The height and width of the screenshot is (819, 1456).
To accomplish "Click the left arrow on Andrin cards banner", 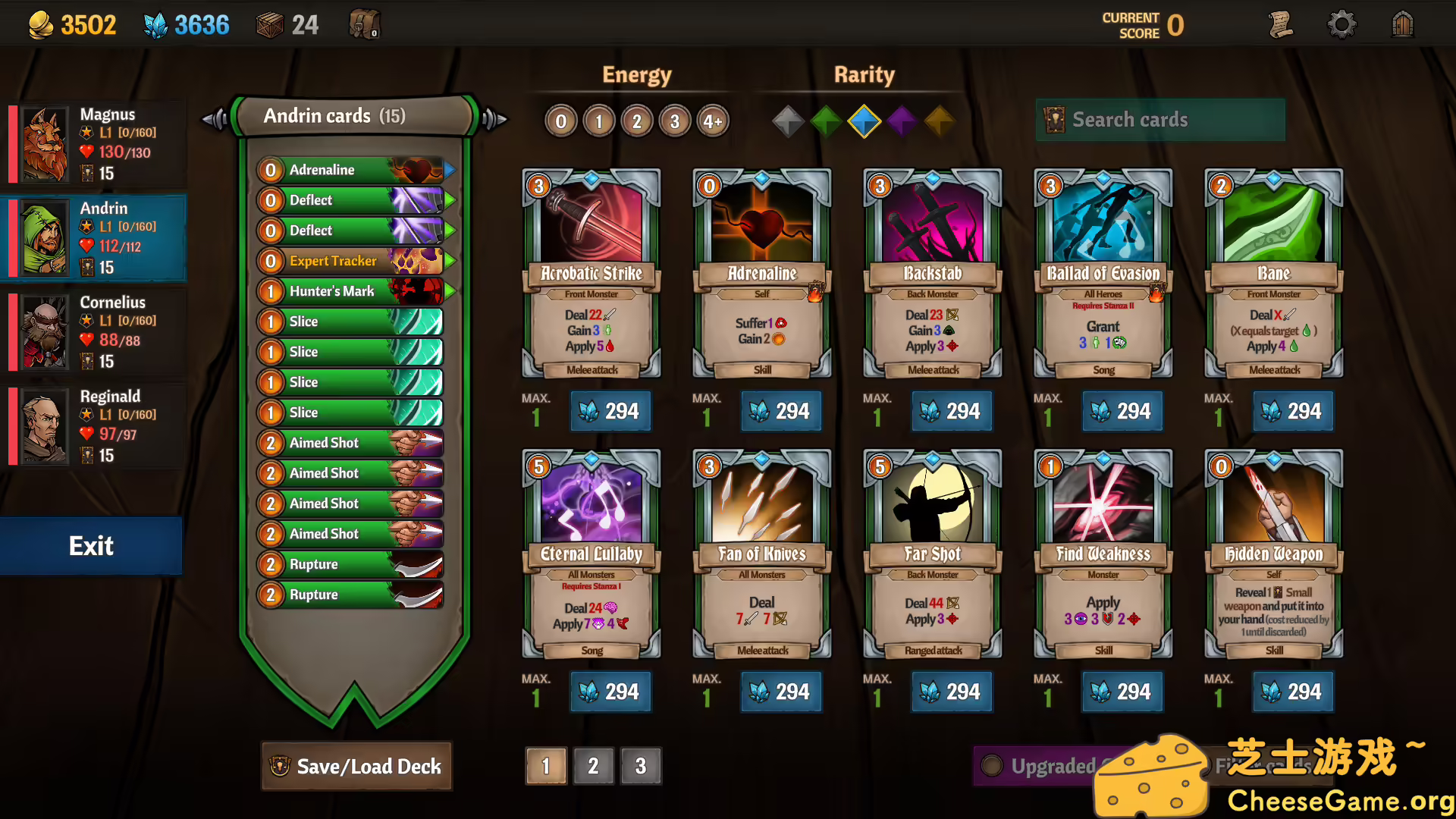I will pos(213,118).
